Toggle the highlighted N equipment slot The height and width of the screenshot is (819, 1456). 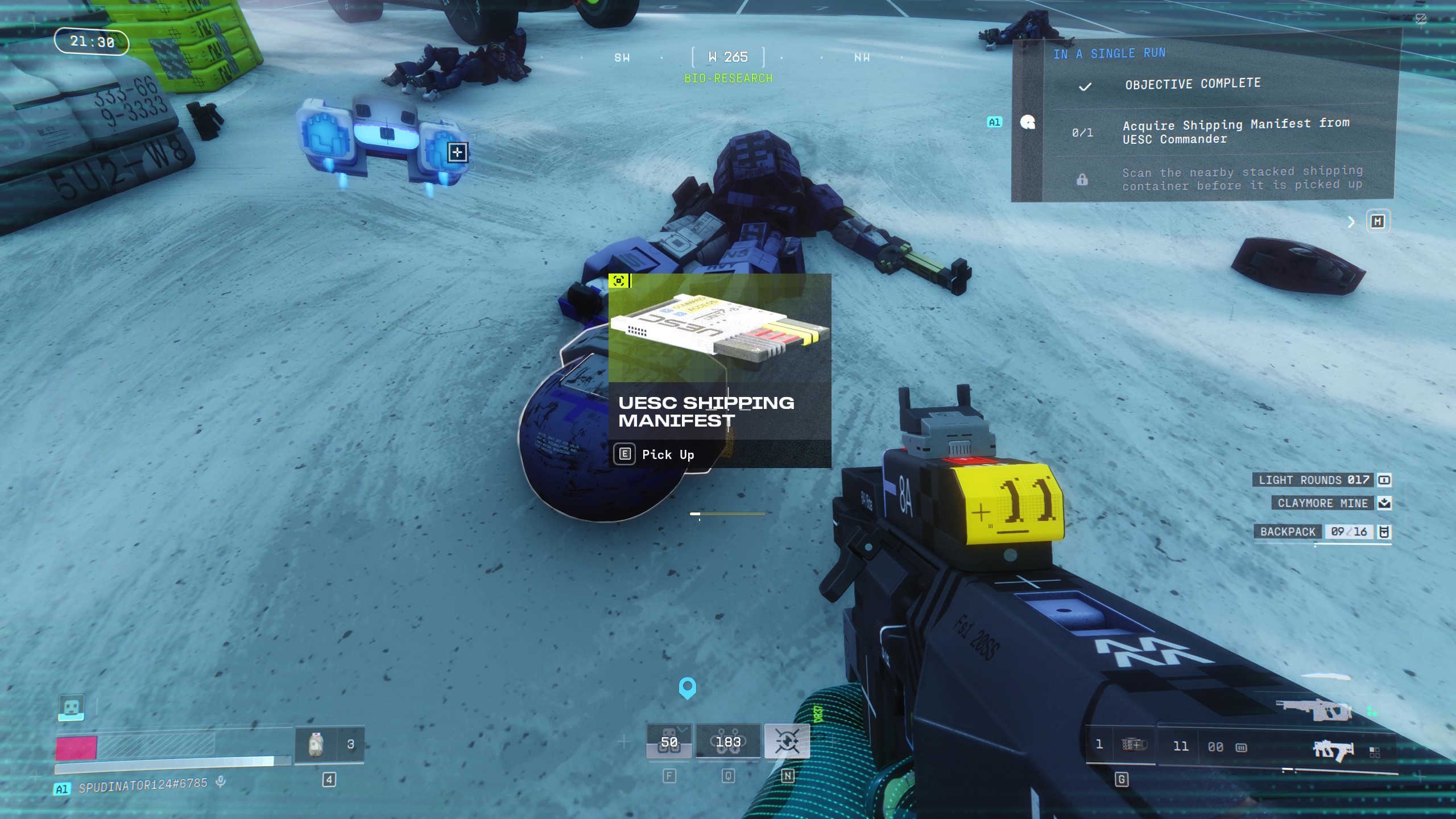click(789, 741)
